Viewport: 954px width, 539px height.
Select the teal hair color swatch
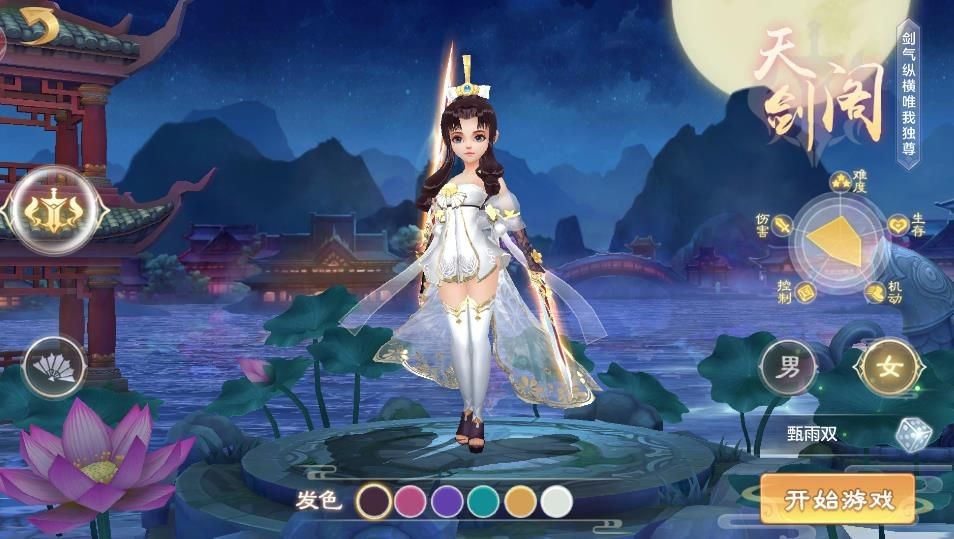point(483,500)
